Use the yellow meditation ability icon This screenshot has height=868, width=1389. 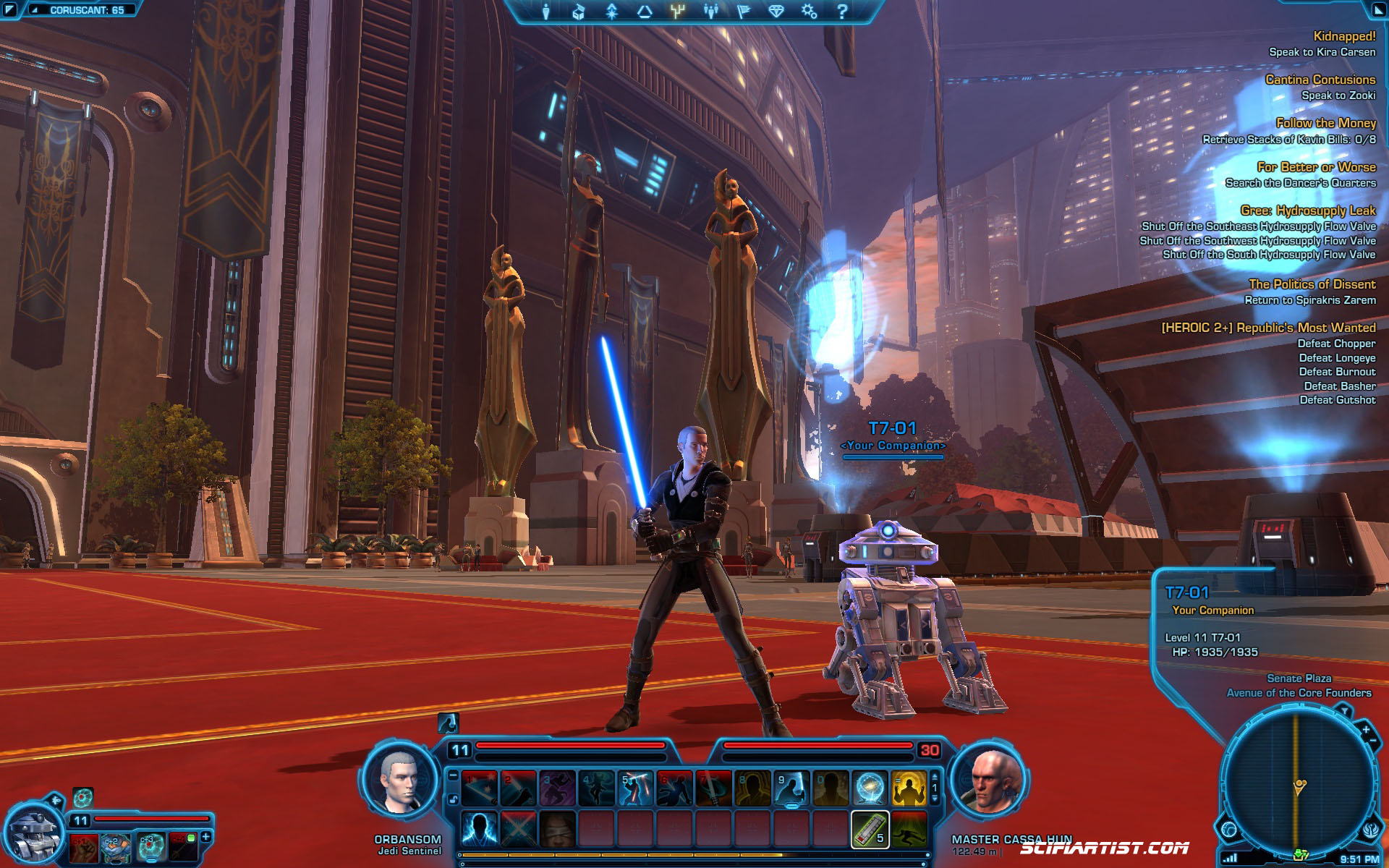[x=909, y=788]
